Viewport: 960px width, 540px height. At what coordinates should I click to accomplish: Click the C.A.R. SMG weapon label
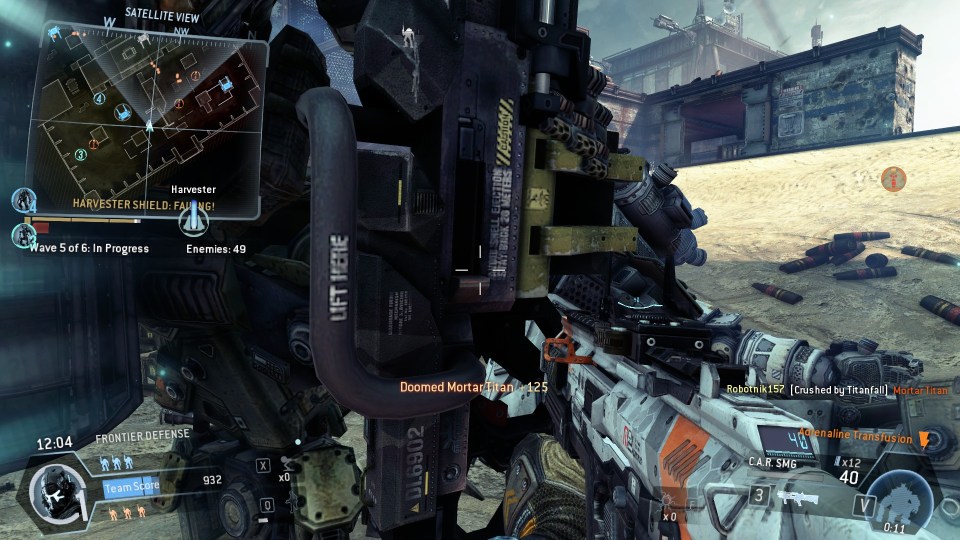click(771, 462)
